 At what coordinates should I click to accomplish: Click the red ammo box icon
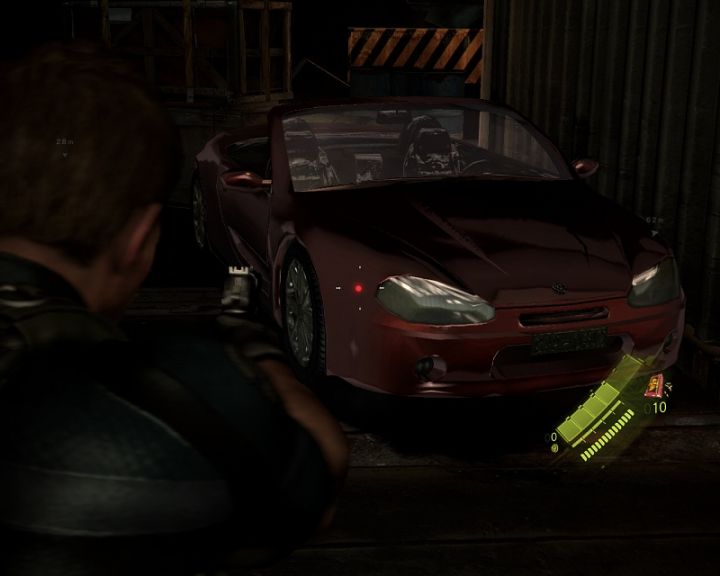pyautogui.click(x=655, y=384)
